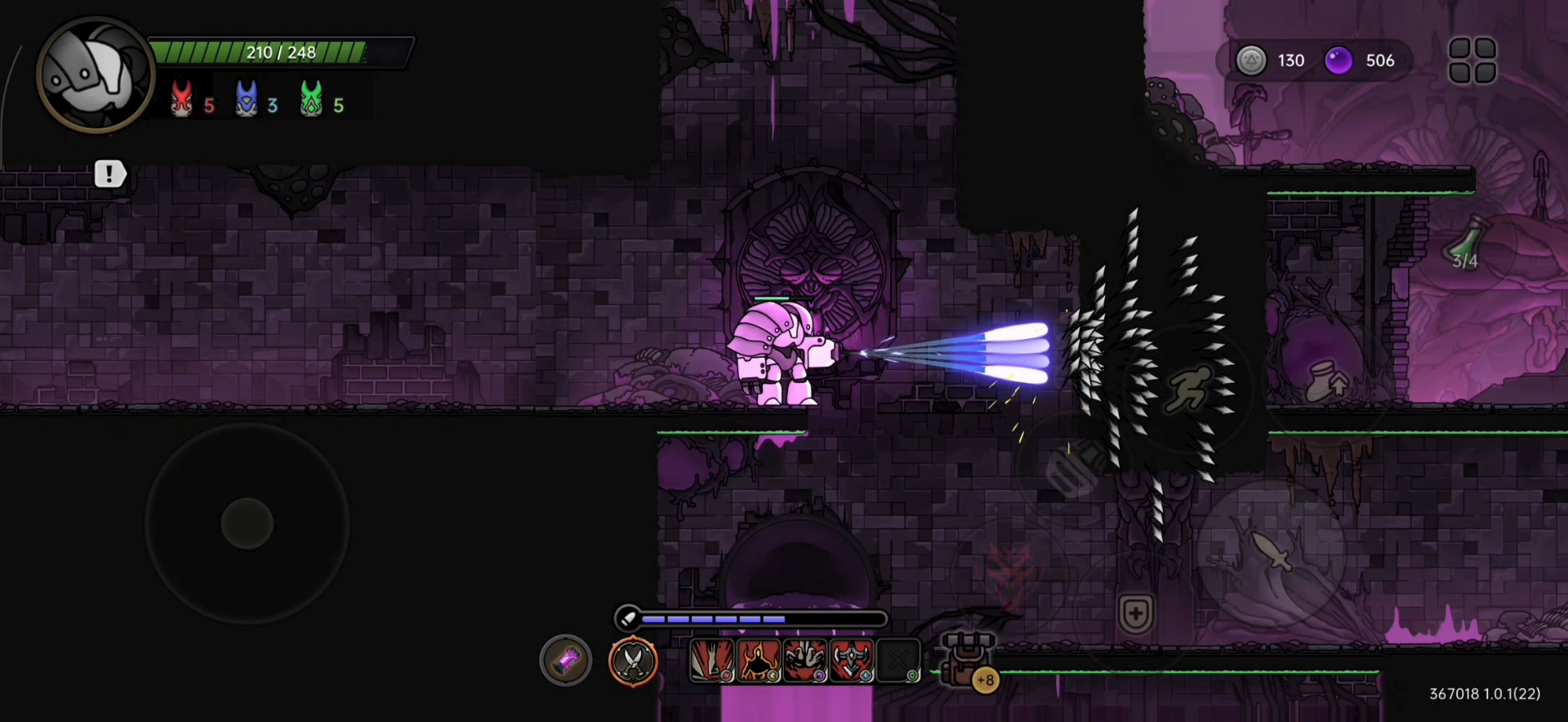Tap the jump boot button

[x=1325, y=381]
